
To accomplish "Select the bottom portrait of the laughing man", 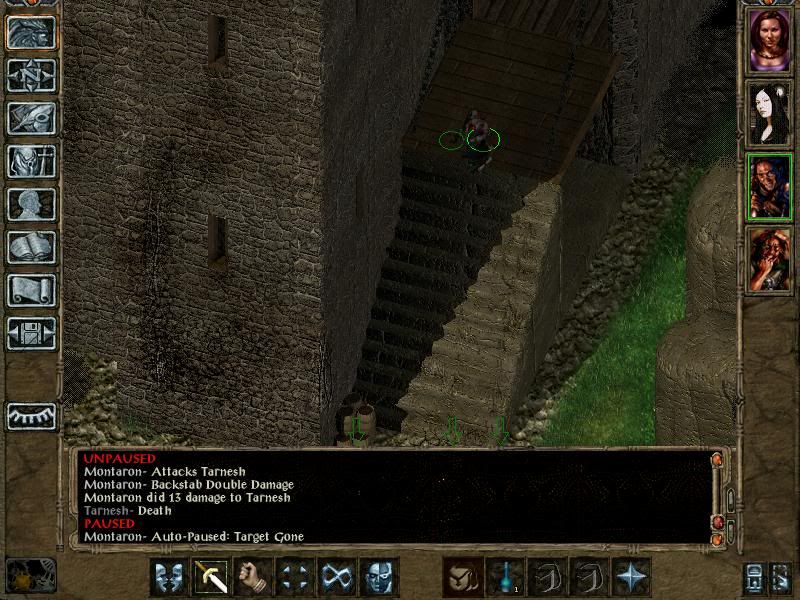I will (x=769, y=260).
